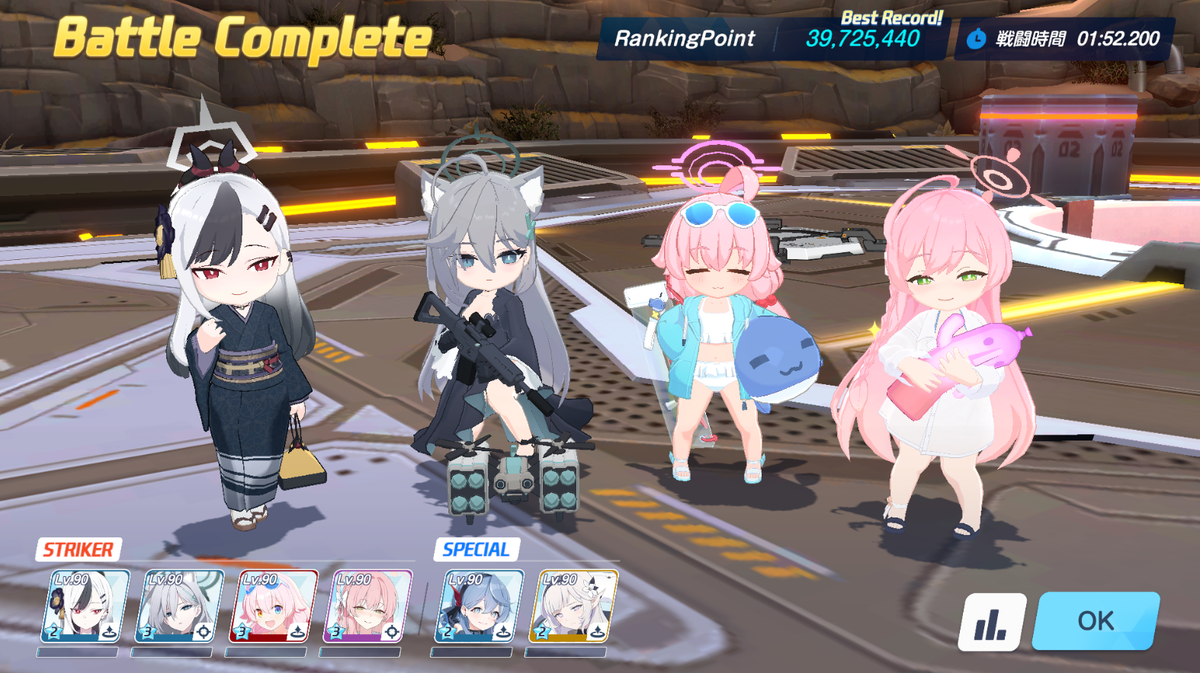
Task: Choose the gray-haired wolf-eared striker portrait
Action: (179, 606)
